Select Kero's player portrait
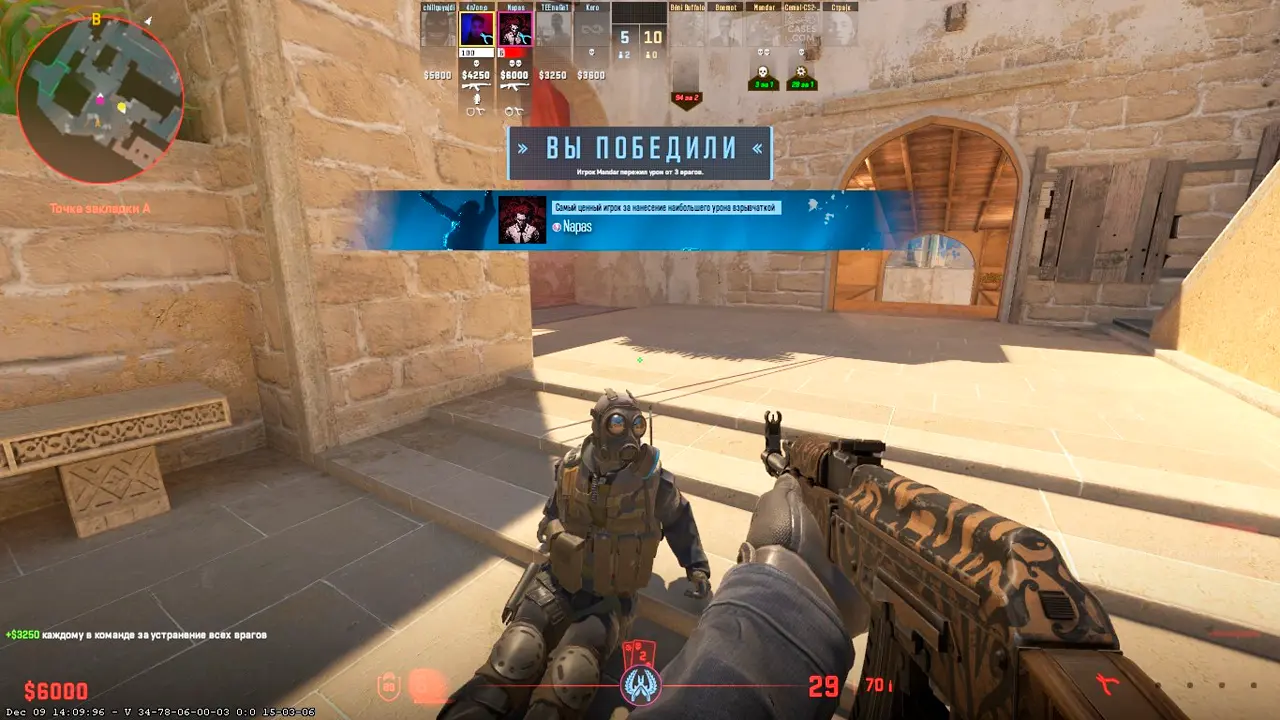This screenshot has width=1280, height=720. click(x=591, y=28)
